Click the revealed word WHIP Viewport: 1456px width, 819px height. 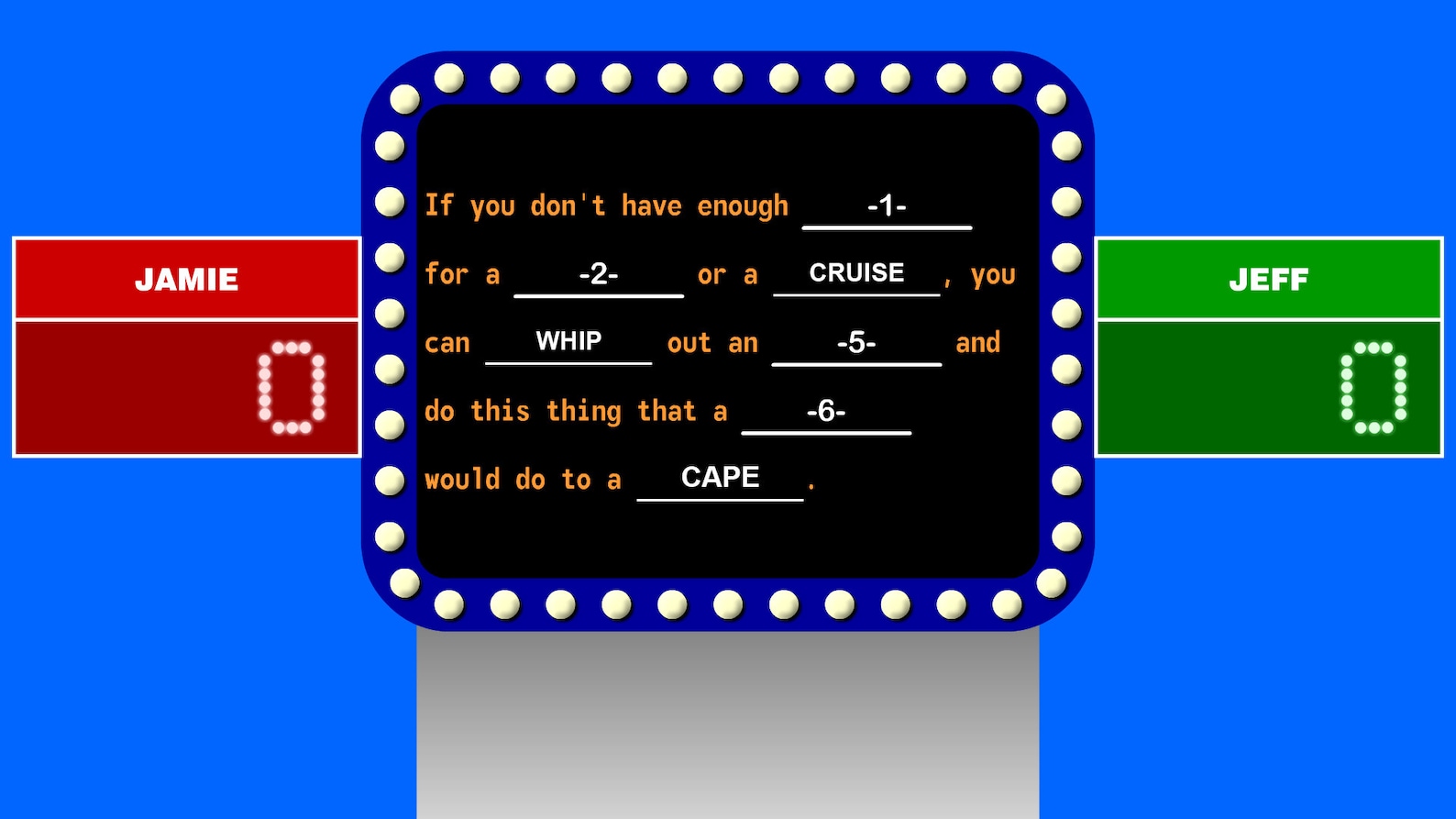(x=568, y=341)
